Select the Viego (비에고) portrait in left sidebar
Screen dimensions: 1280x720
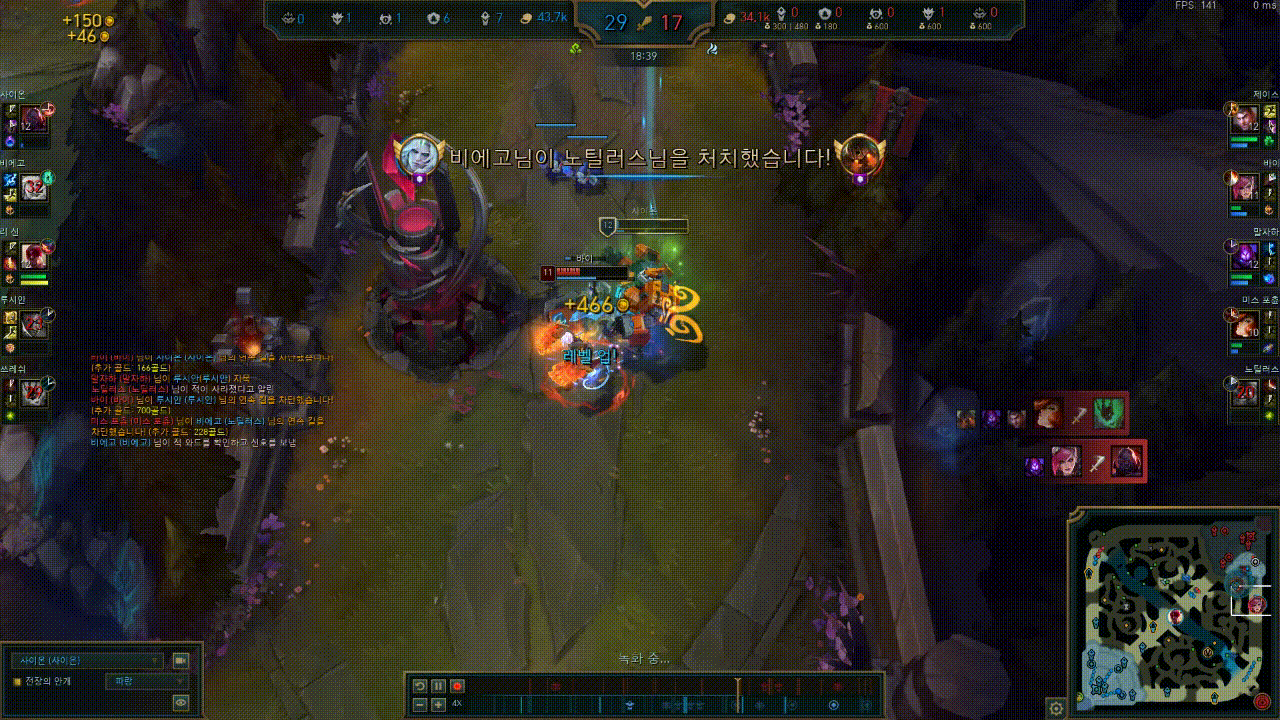35,187
